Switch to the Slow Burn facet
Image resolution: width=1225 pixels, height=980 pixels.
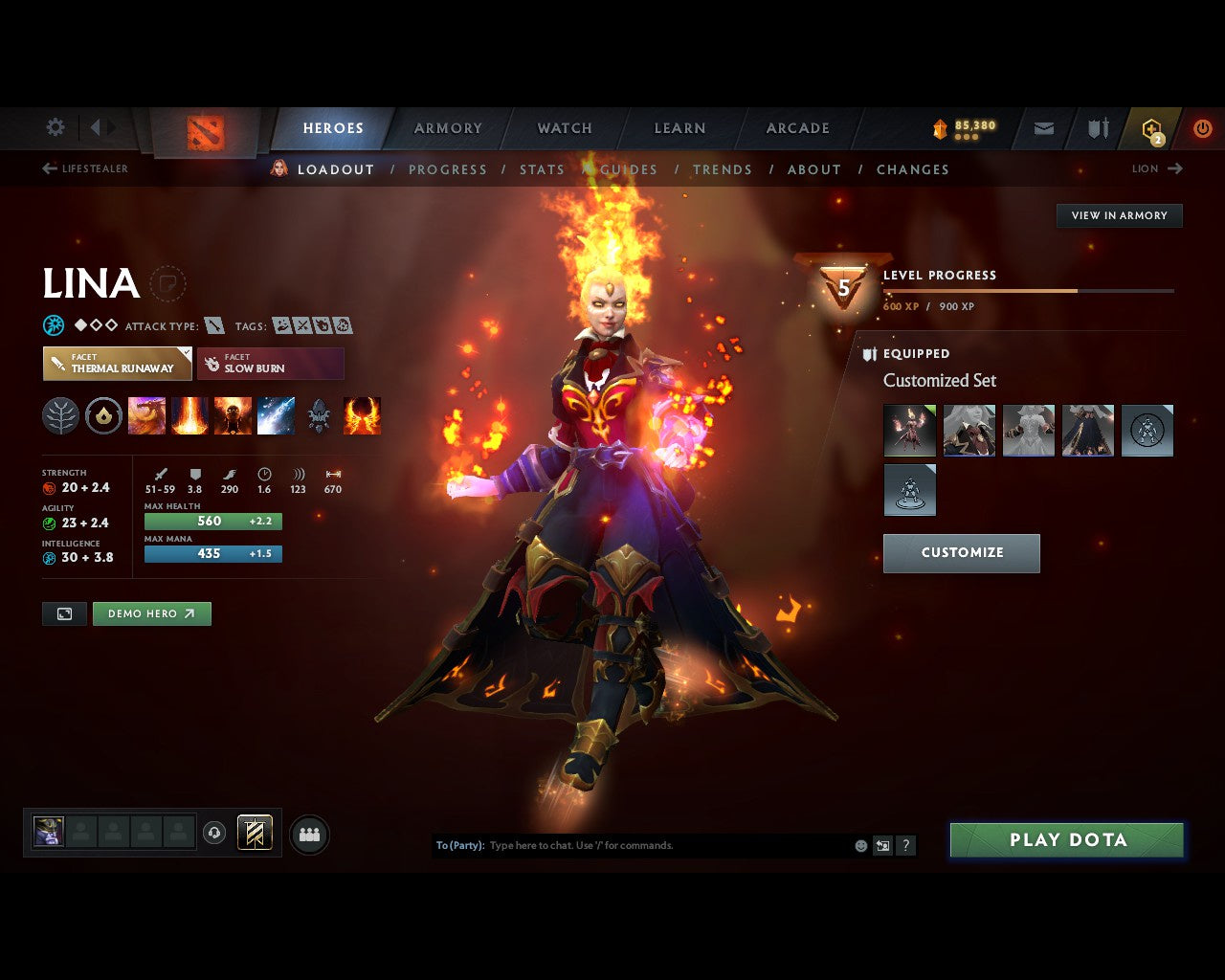point(271,364)
